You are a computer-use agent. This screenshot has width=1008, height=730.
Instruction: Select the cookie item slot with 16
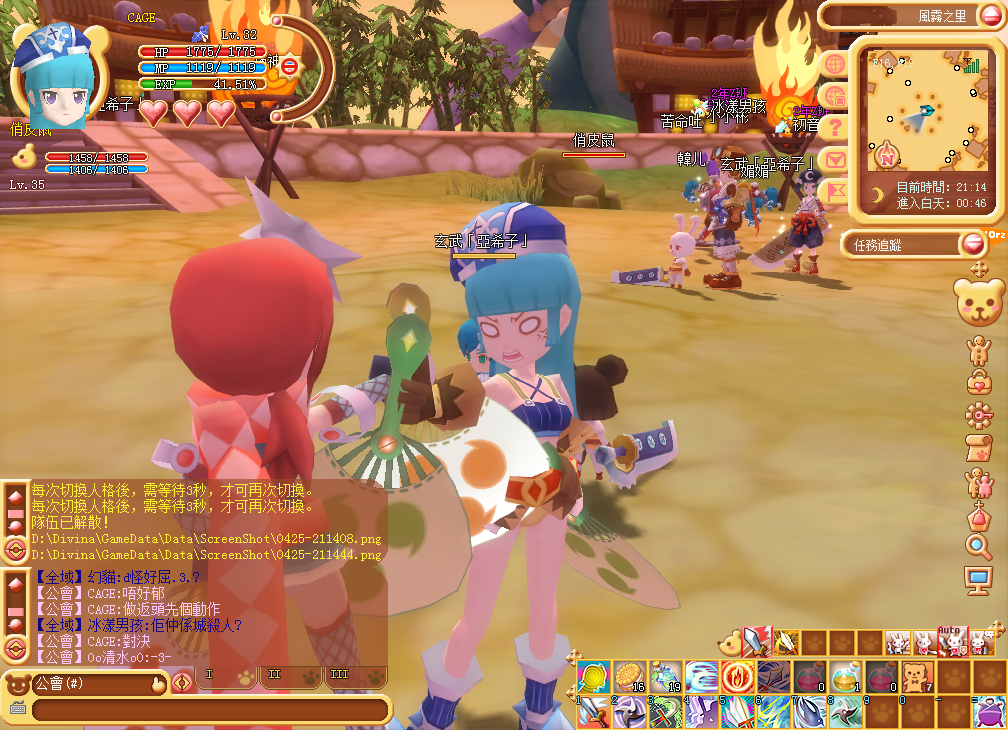click(x=627, y=676)
